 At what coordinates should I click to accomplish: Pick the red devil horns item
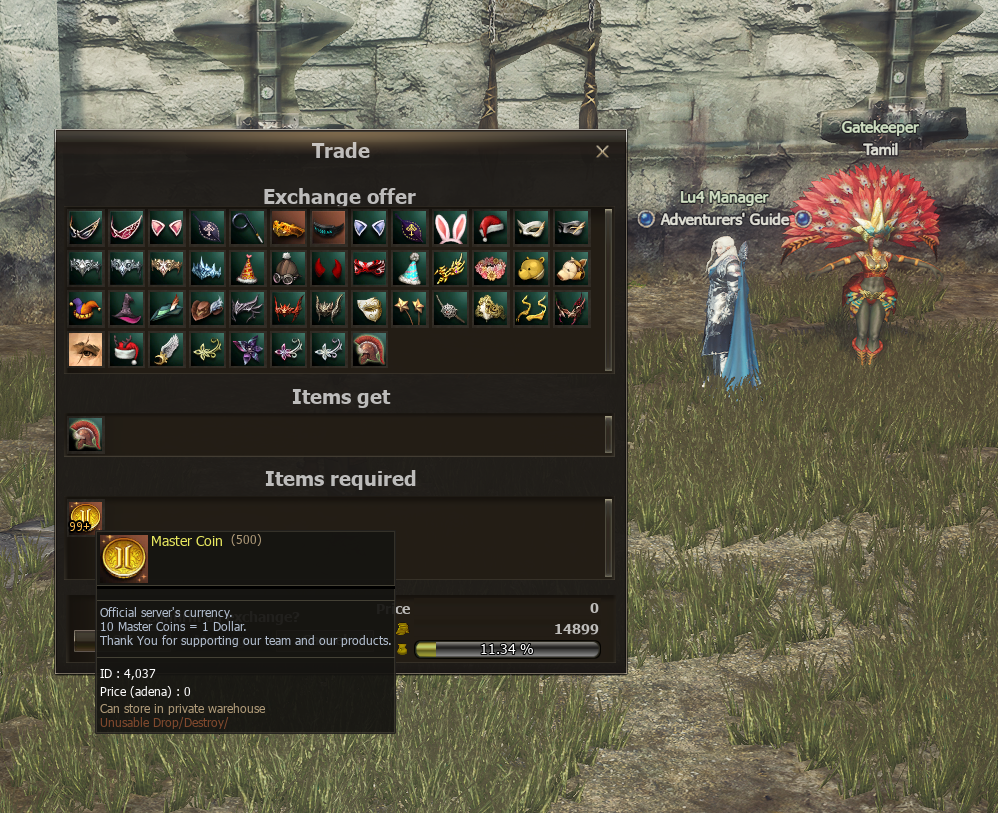pyautogui.click(x=329, y=269)
